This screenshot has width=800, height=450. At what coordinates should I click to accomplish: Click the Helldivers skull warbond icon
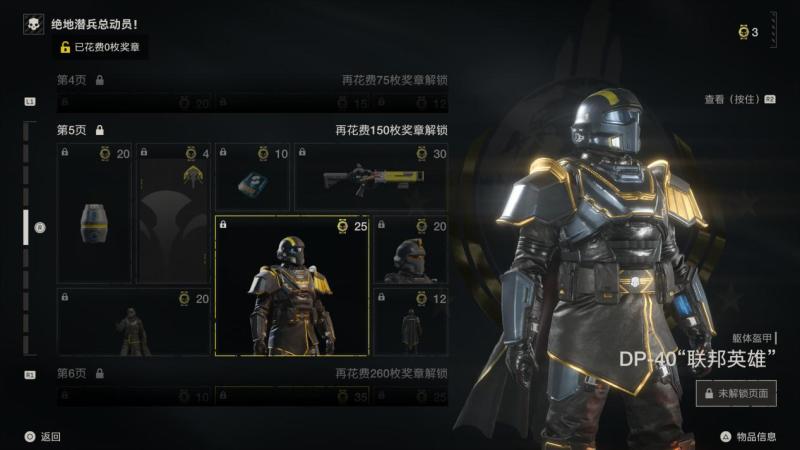click(33, 24)
